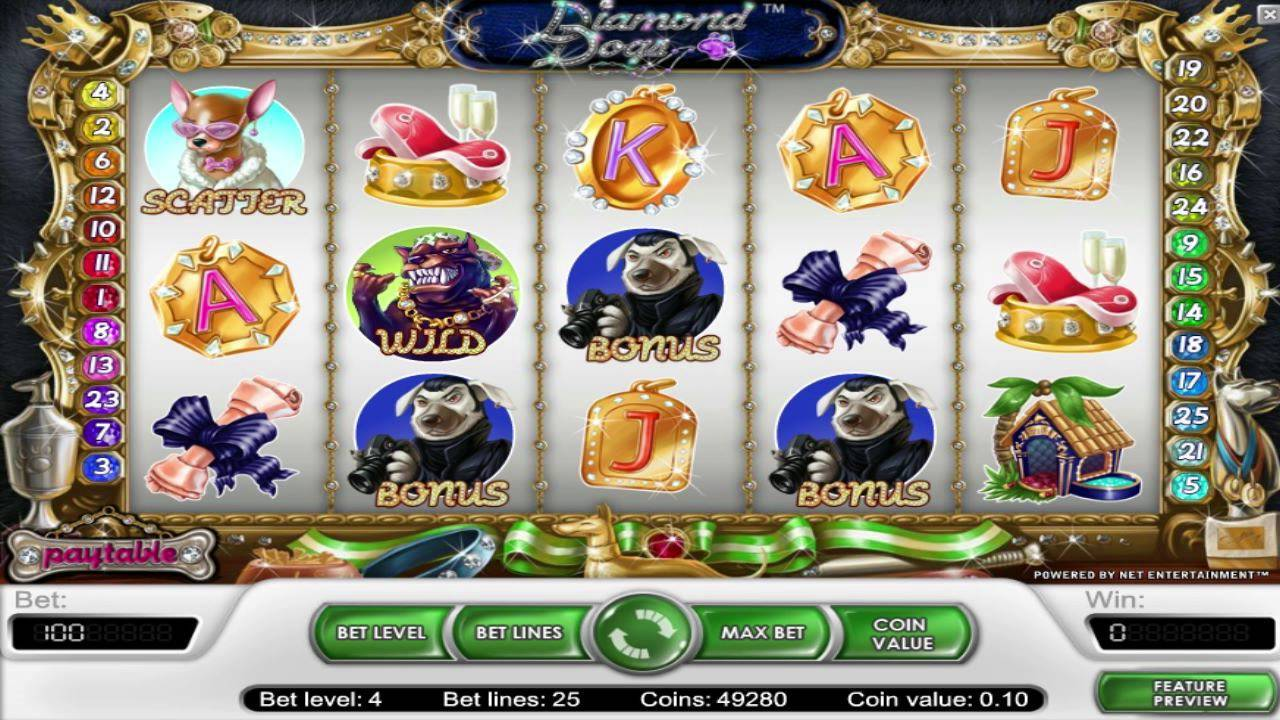Choose bet line 17 marker
Image resolution: width=1280 pixels, height=720 pixels.
(x=1190, y=381)
